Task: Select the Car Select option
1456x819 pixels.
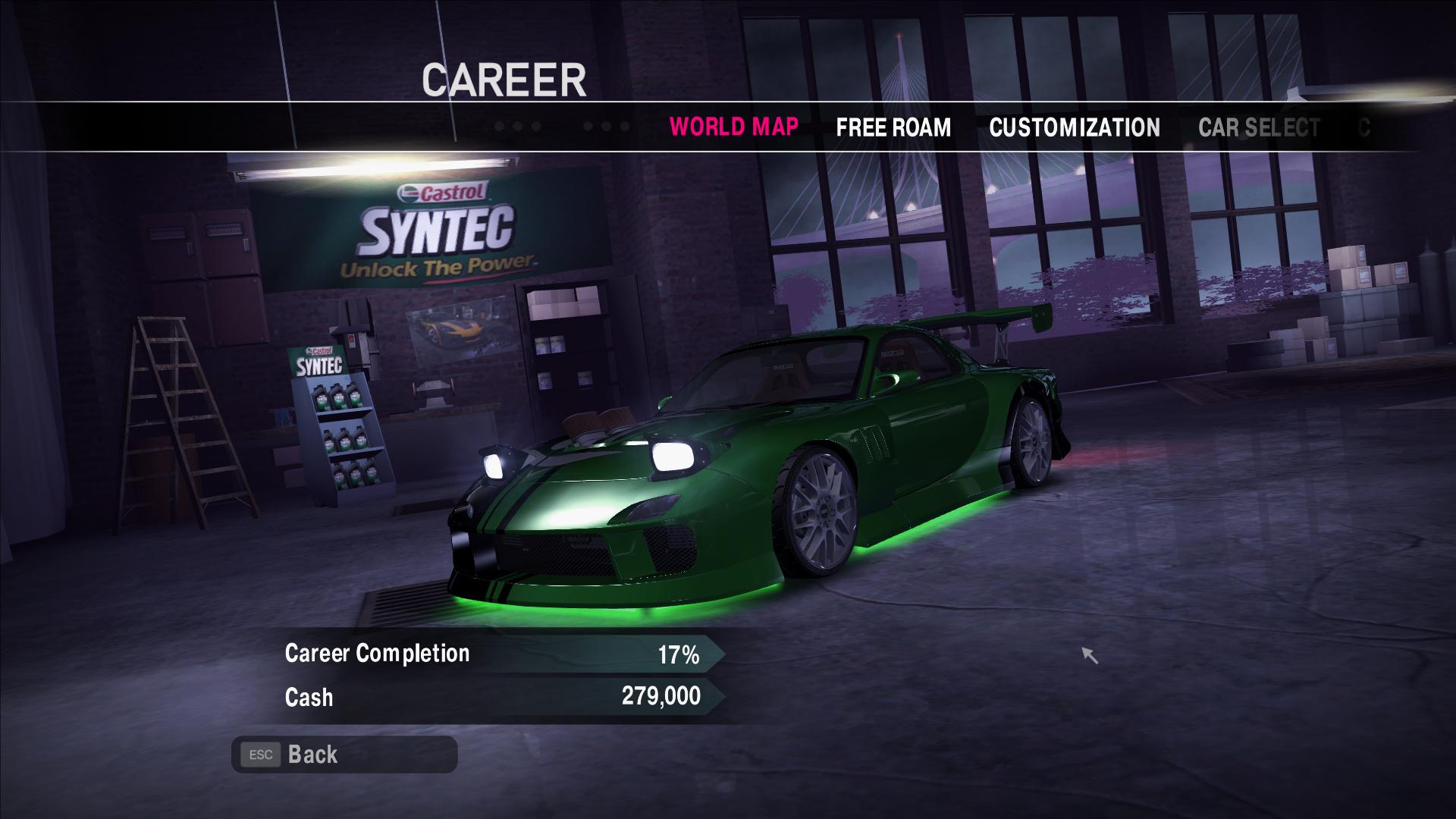Action: (x=1258, y=127)
